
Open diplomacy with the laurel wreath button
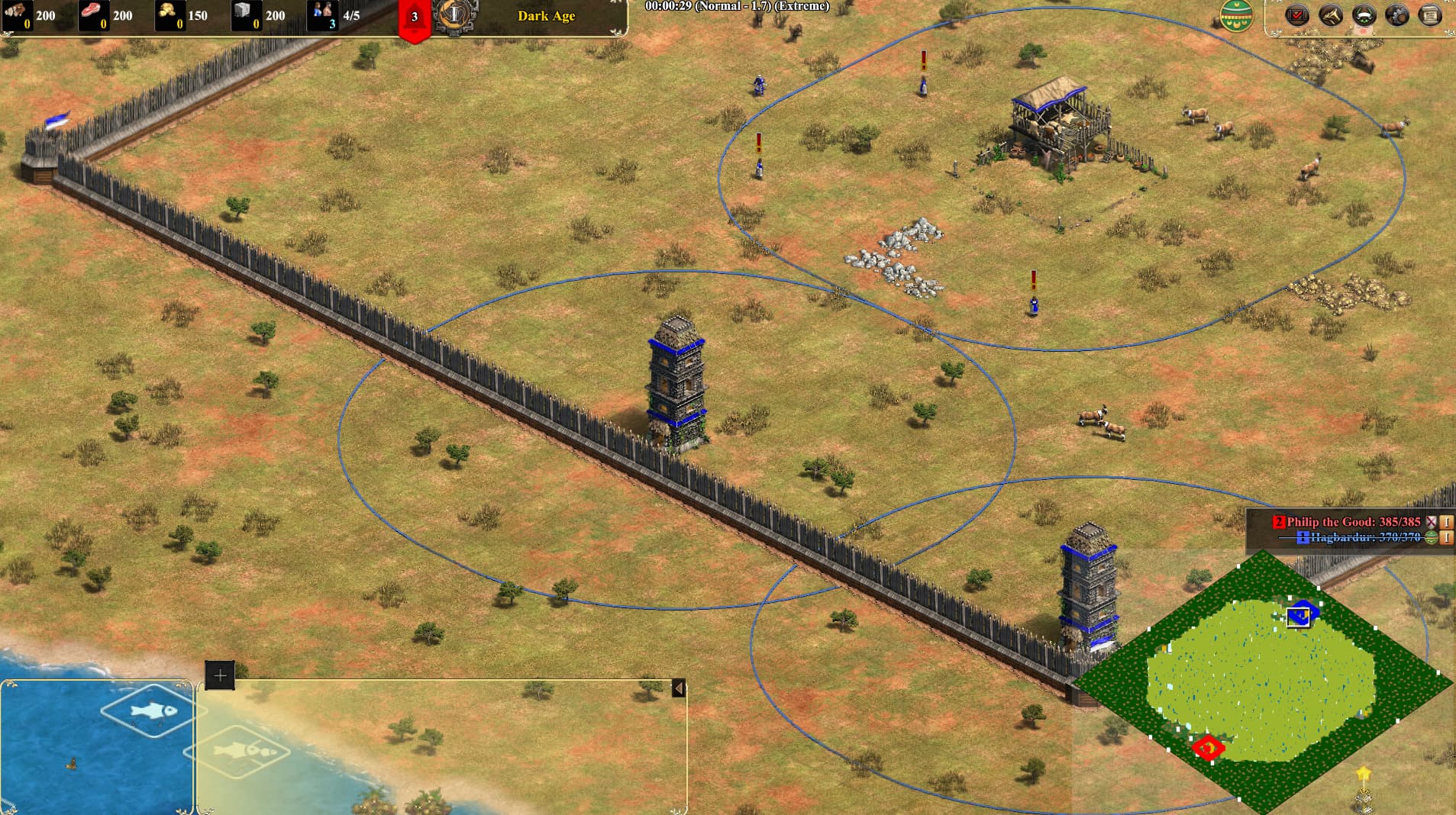1364,14
